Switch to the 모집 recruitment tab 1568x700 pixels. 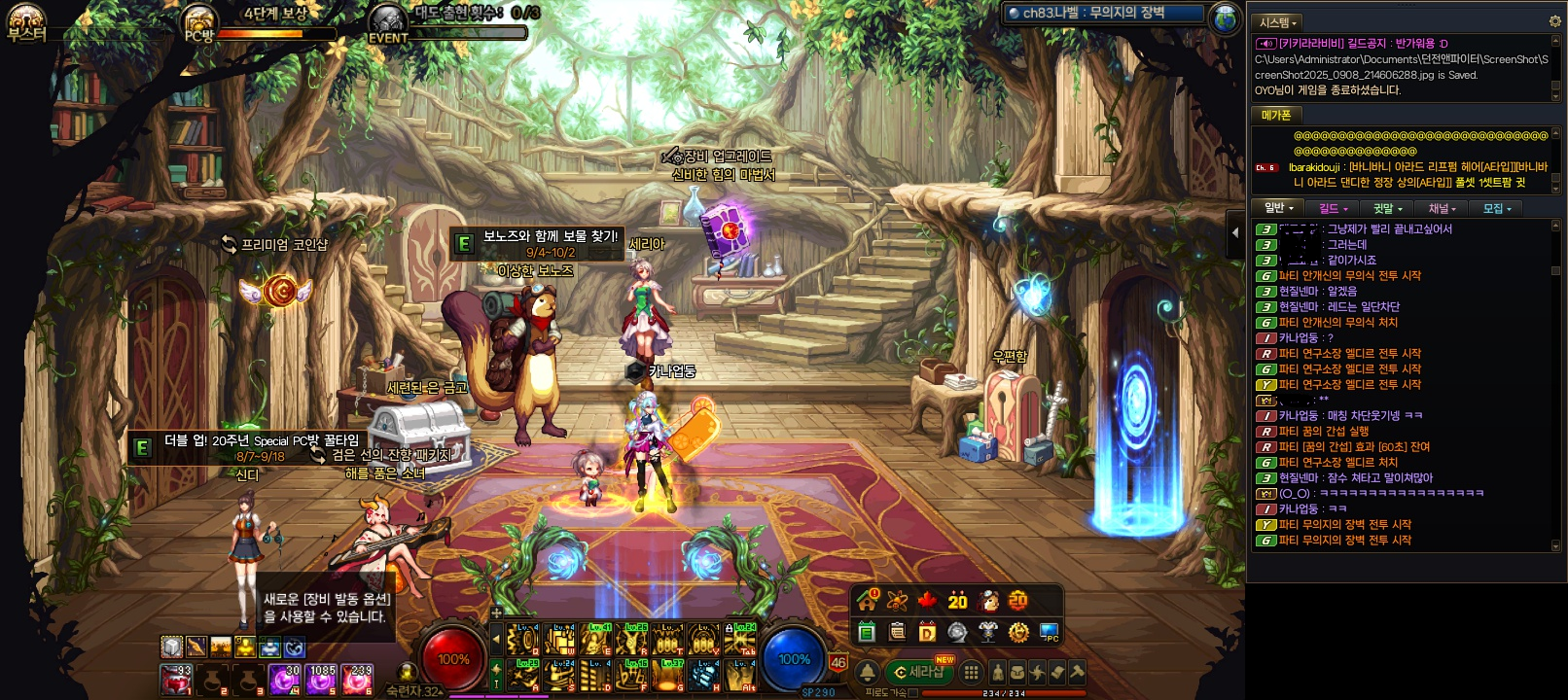click(1496, 208)
